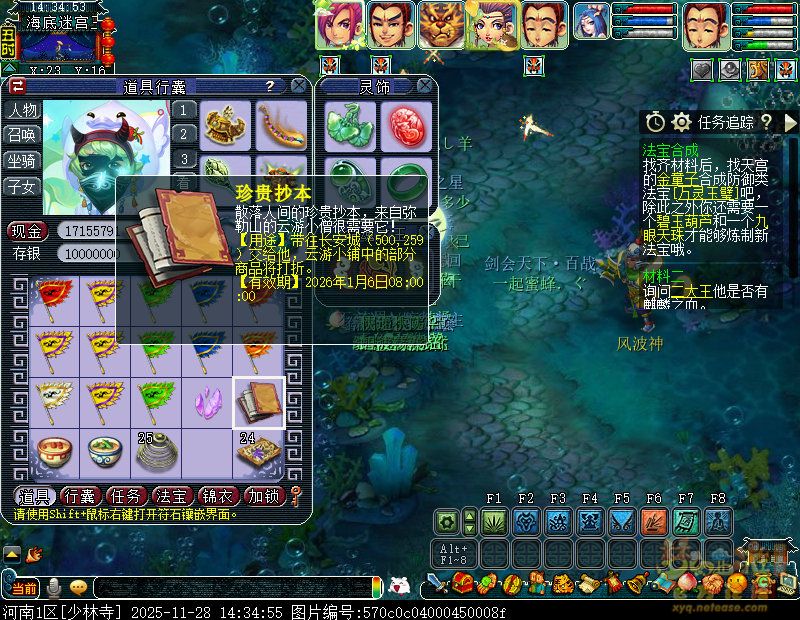
Task: Select the 珍贵抄本 book item slot
Action: pyautogui.click(x=259, y=403)
